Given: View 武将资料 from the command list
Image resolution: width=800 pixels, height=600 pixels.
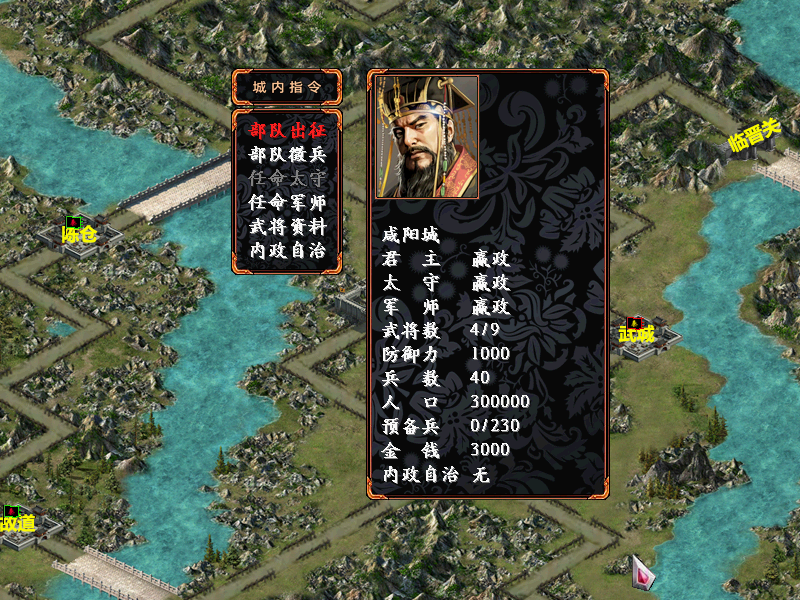Looking at the screenshot, I should pyautogui.click(x=288, y=226).
